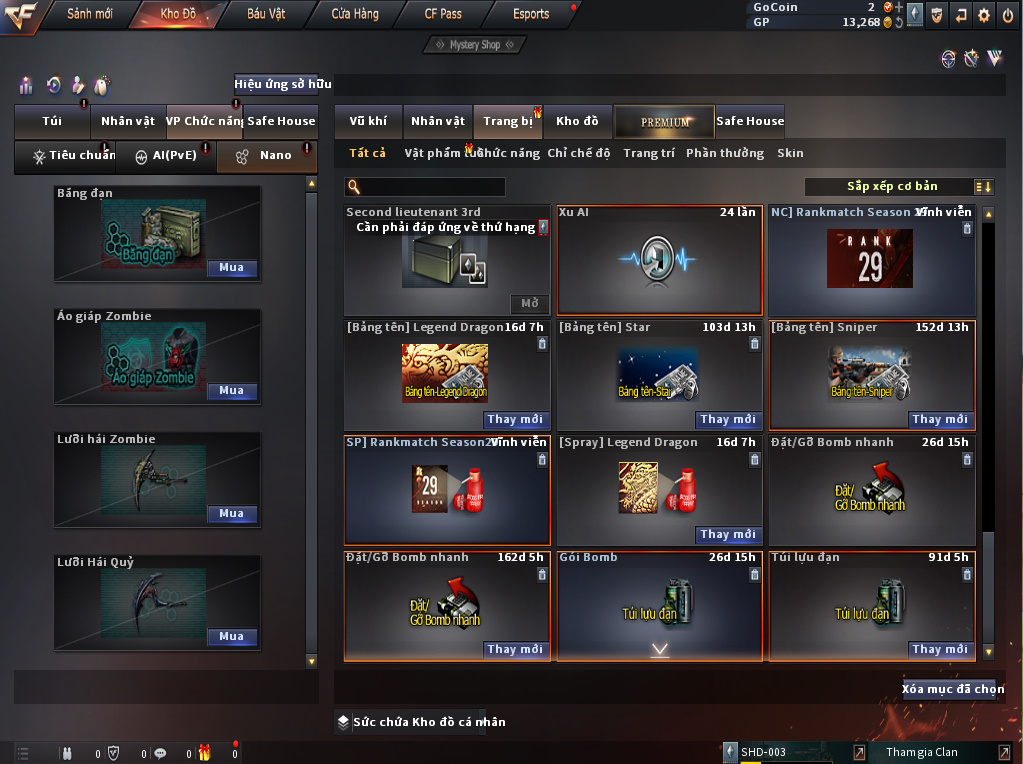Delete the selected items with Xóa mục đã chọn

tap(952, 689)
